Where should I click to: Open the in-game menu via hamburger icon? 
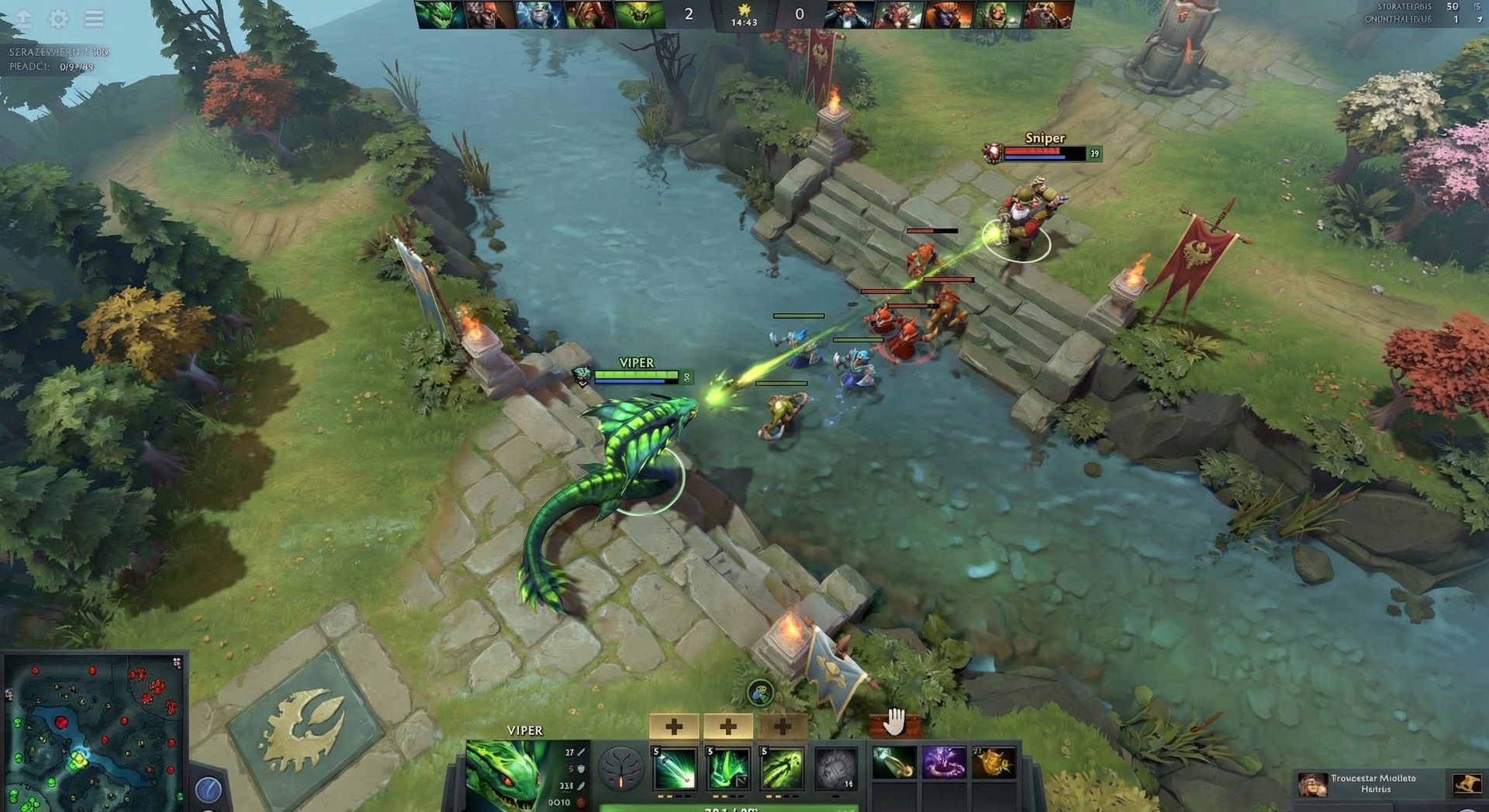tap(95, 19)
